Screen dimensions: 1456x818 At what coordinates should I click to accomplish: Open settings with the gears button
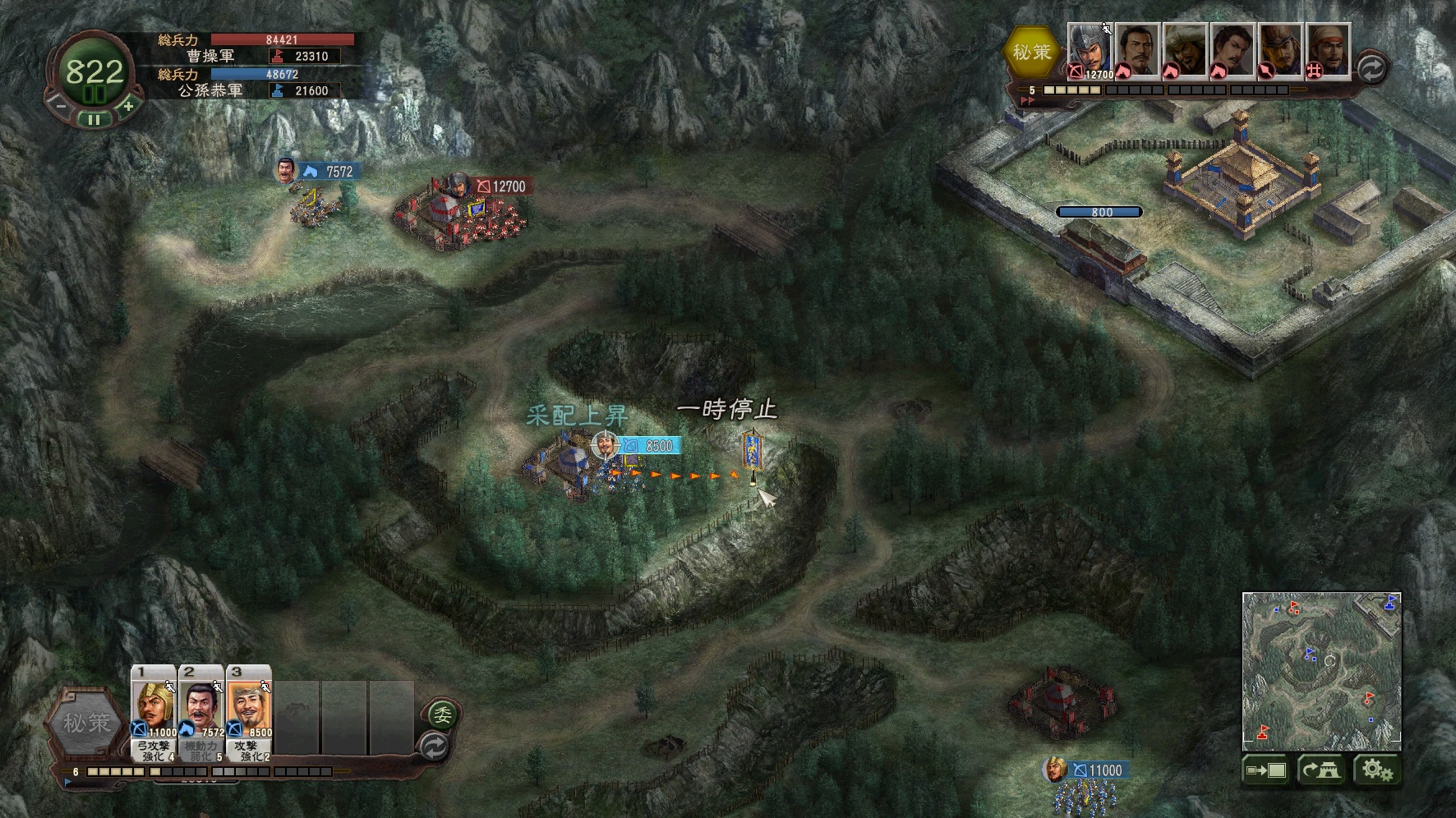coord(1377,770)
